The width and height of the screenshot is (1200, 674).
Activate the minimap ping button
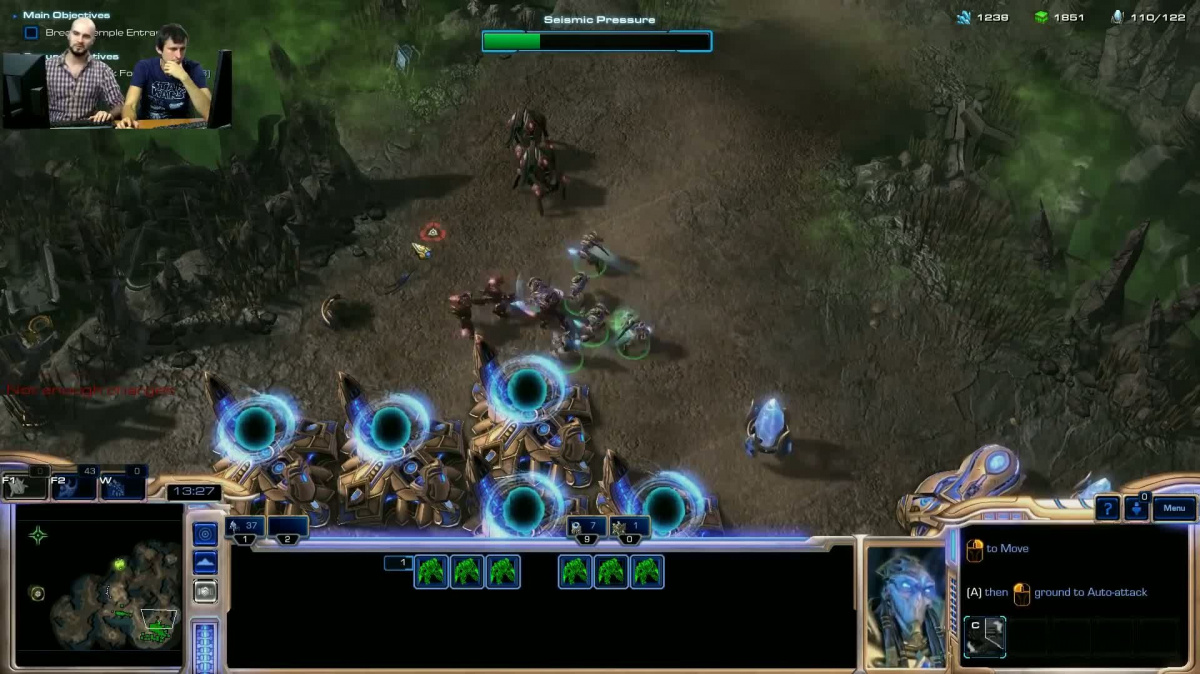pos(205,534)
